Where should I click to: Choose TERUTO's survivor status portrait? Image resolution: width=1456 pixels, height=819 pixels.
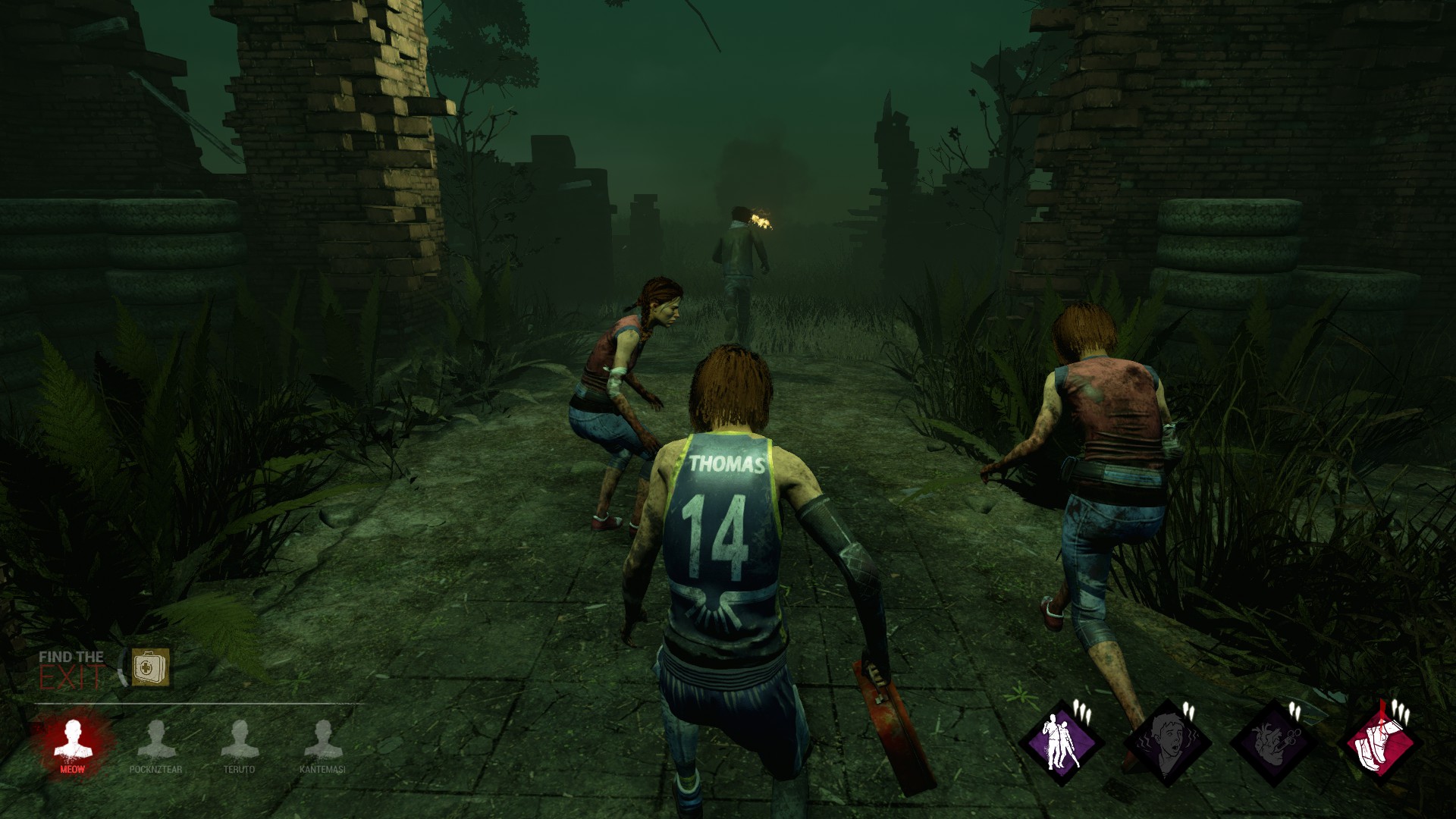coord(240,739)
